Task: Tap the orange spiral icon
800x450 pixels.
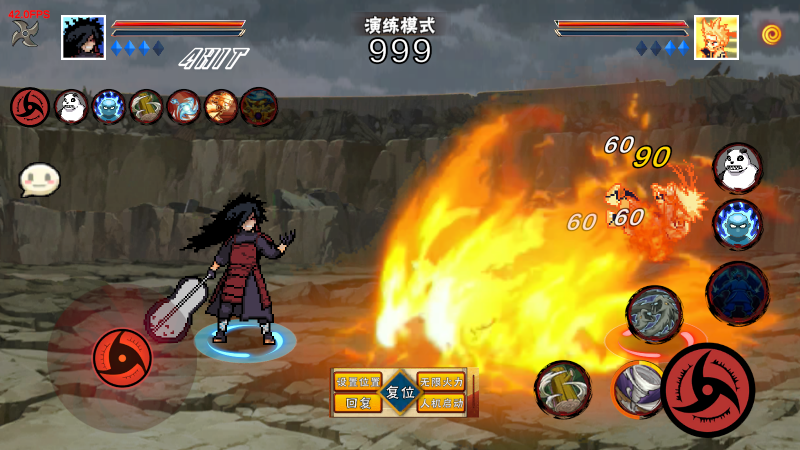Action: click(770, 35)
